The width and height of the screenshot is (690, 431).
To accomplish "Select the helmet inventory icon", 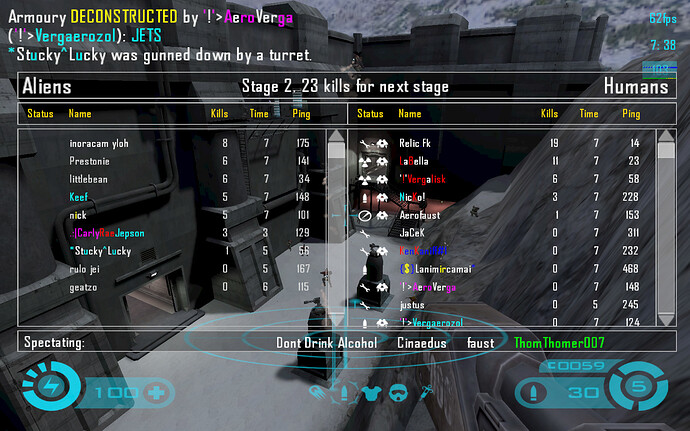I will [x=397, y=391].
